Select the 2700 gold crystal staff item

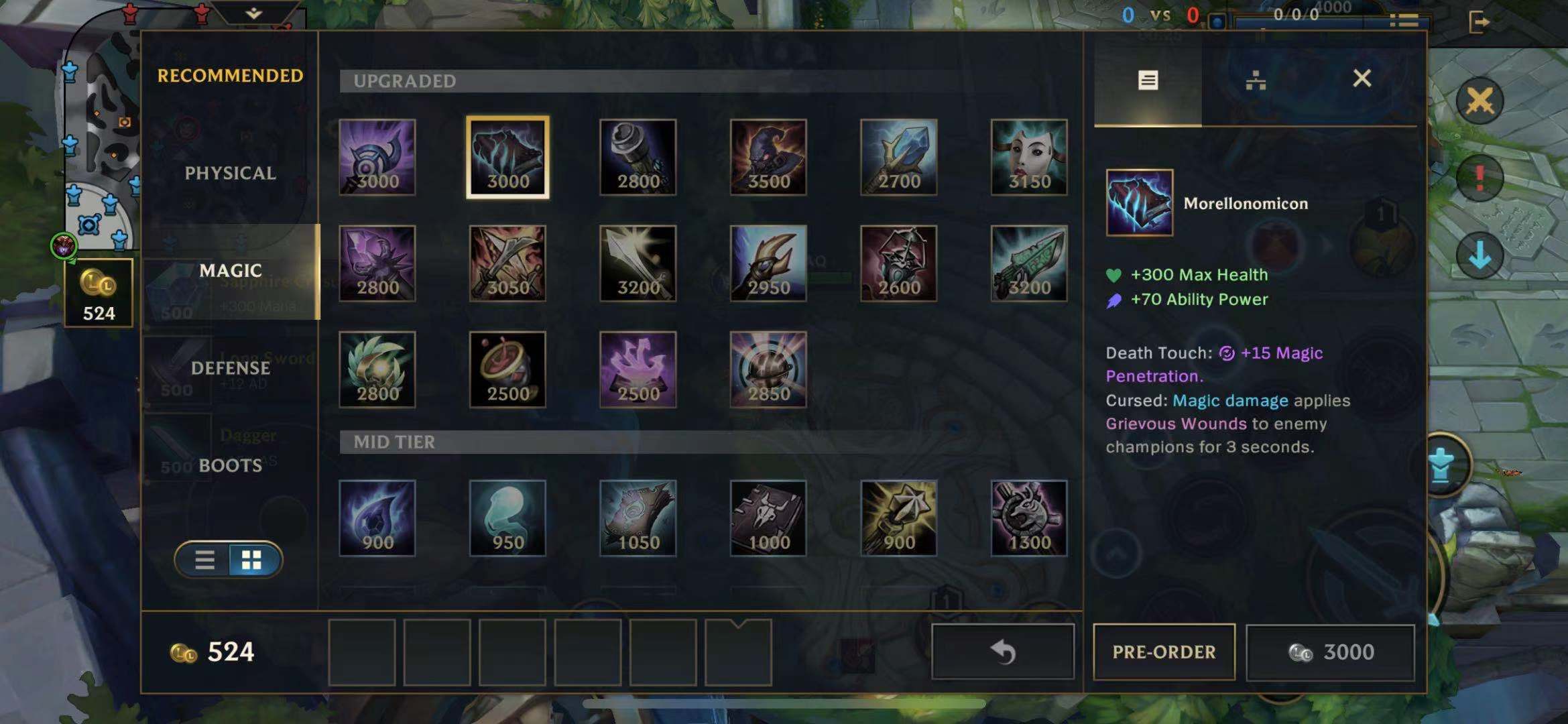click(x=898, y=158)
